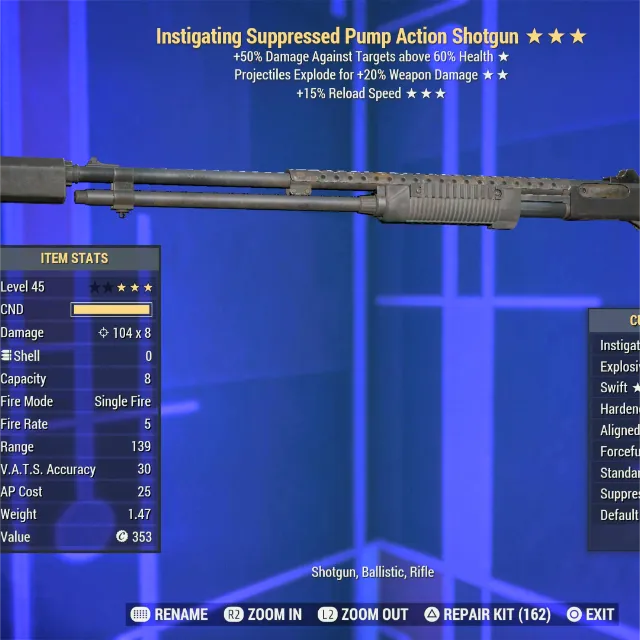640x640 pixels.
Task: Choose the Standard mod row
Action: pos(619,473)
